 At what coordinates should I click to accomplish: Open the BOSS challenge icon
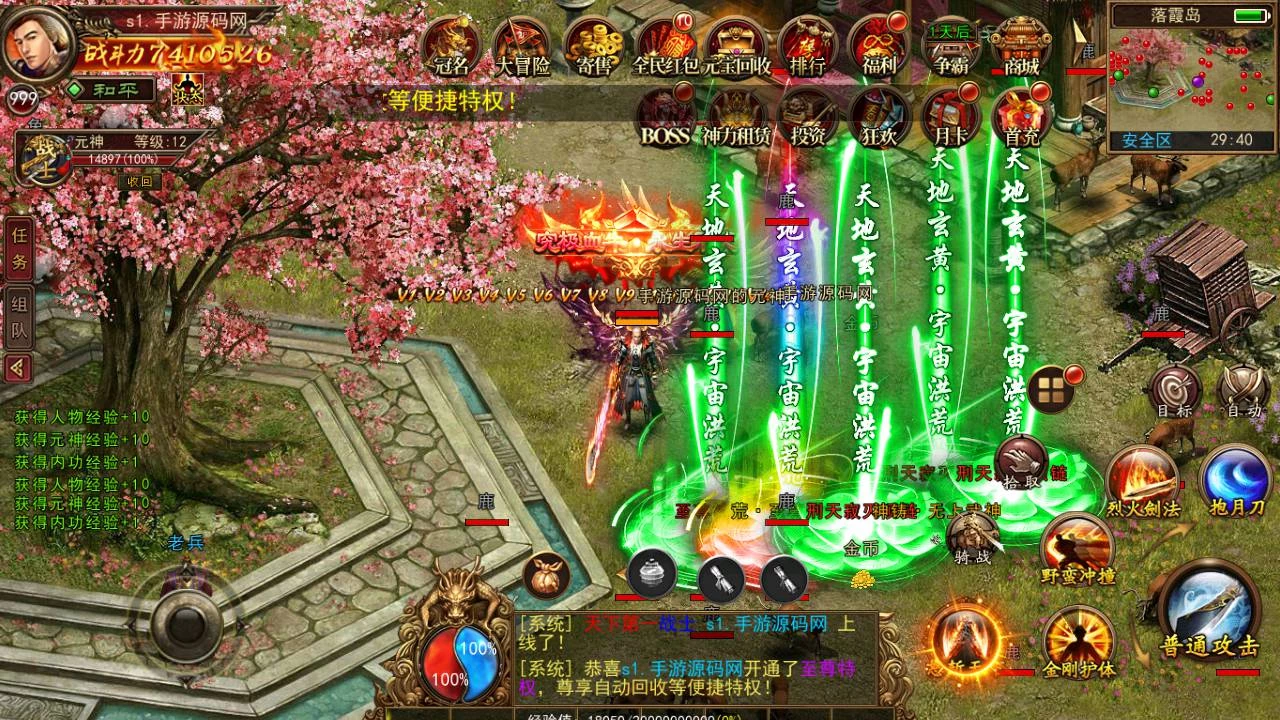pos(666,116)
